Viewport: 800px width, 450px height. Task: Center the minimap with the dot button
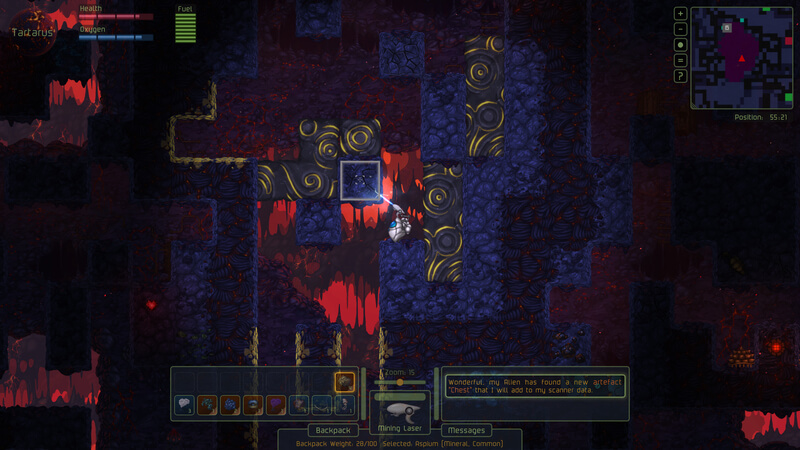681,45
